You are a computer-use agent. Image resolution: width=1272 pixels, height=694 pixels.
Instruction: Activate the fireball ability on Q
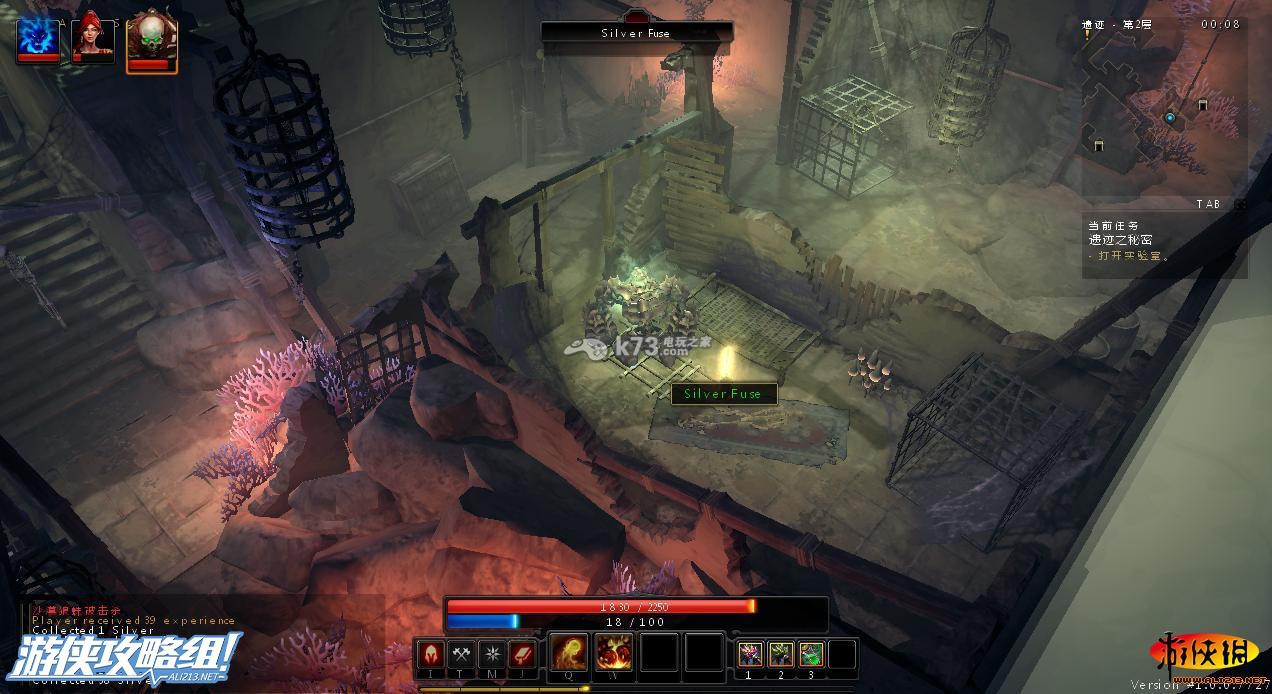pos(570,653)
